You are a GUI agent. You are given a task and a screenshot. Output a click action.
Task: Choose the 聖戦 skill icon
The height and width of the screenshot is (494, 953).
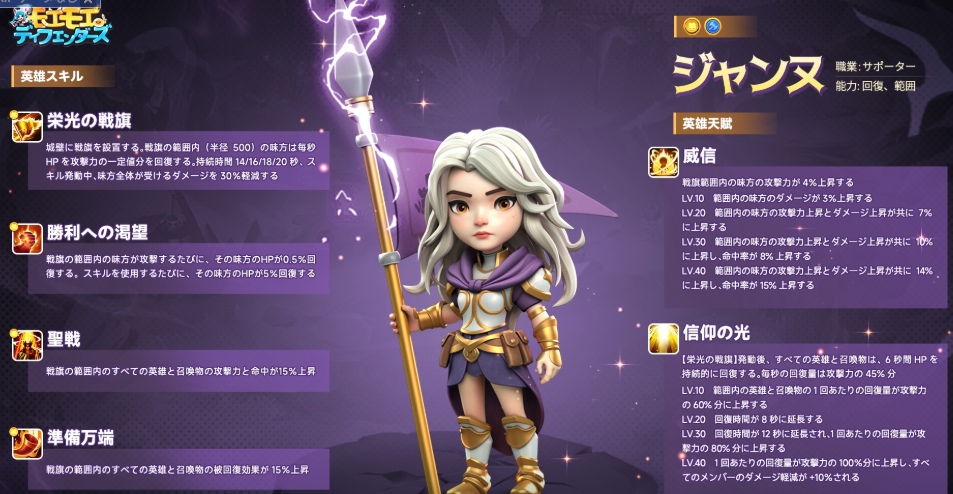pyautogui.click(x=27, y=344)
